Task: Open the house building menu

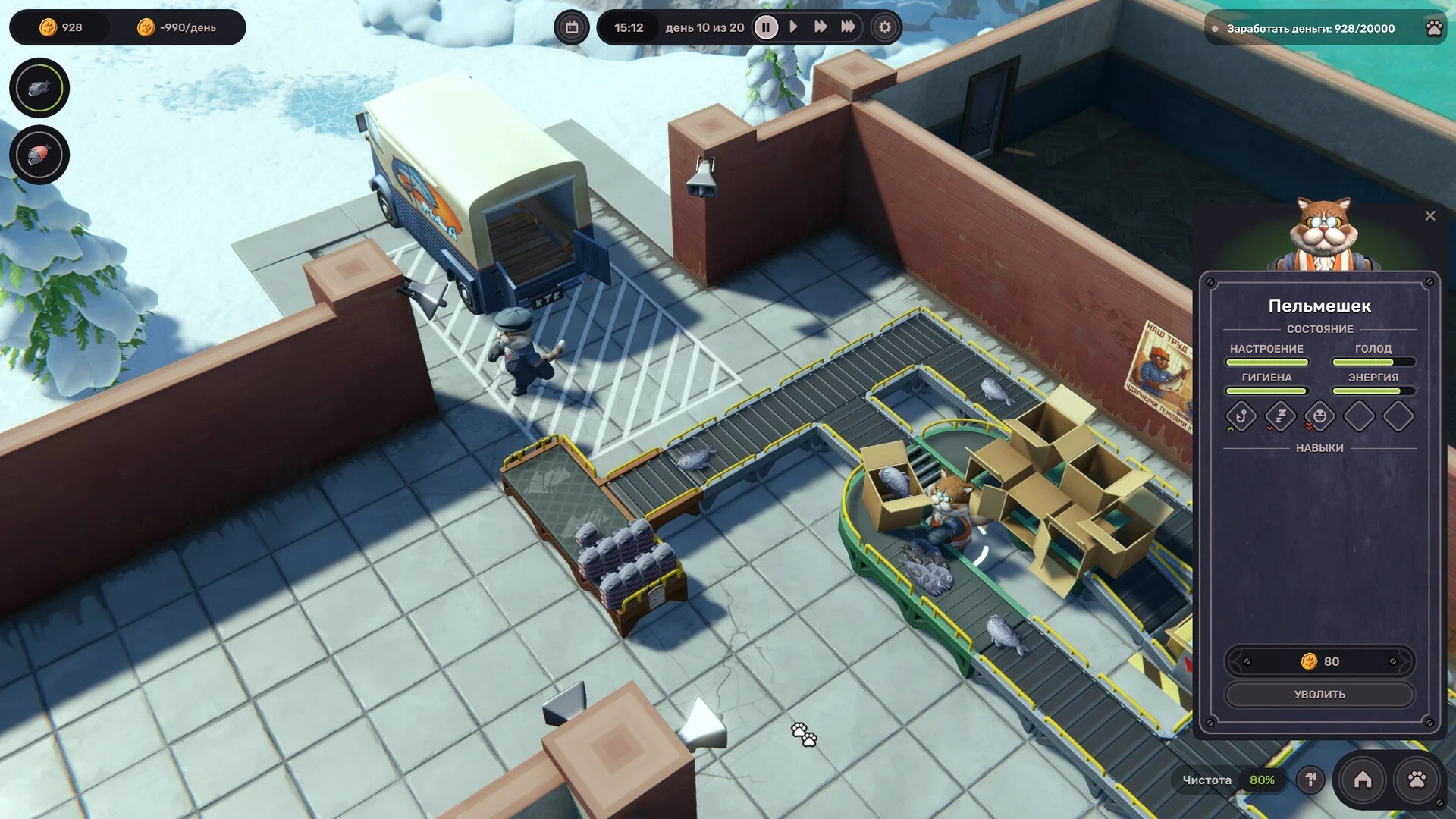Action: (1363, 780)
